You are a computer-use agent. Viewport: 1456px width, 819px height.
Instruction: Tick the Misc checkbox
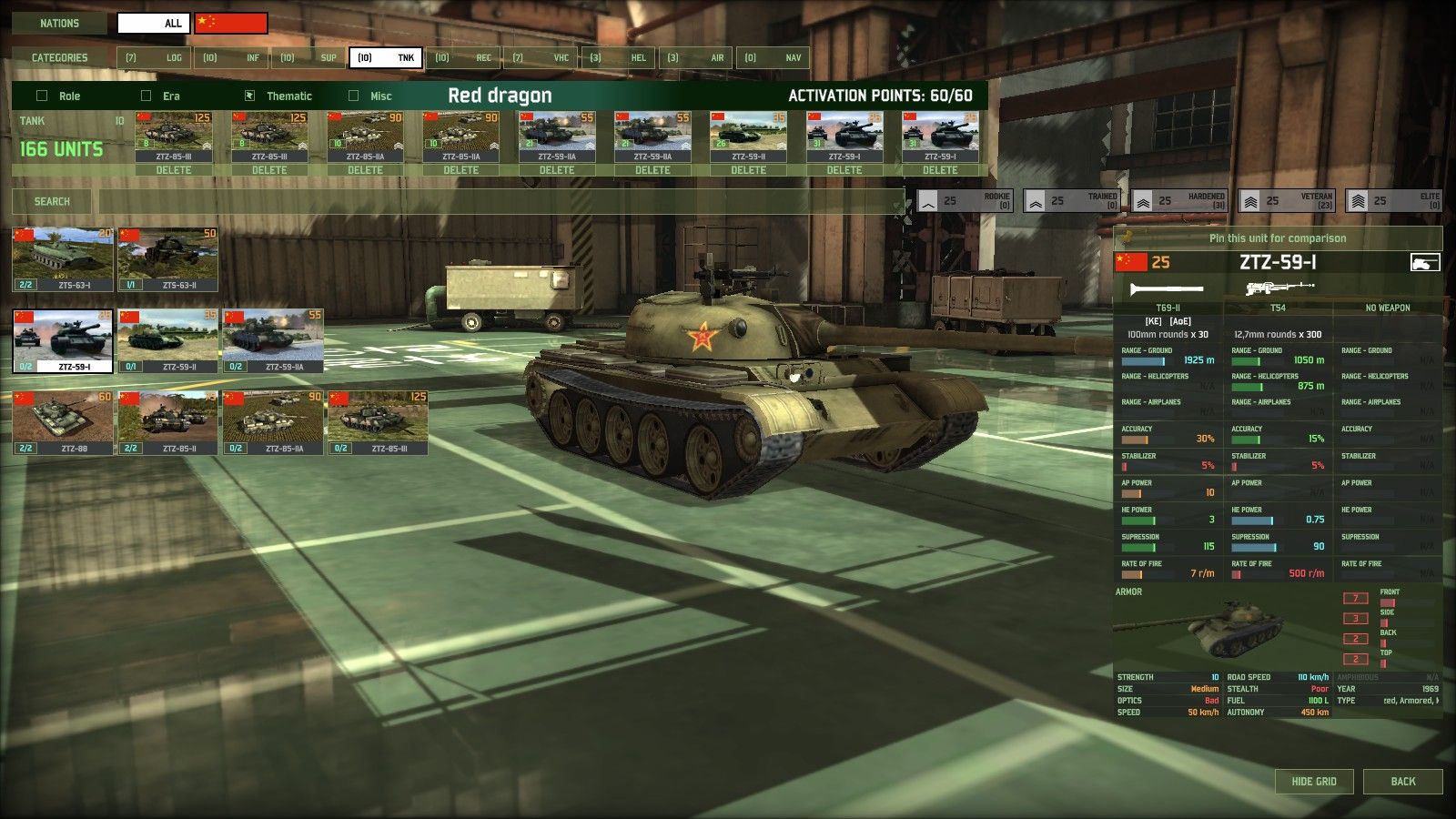[353, 96]
